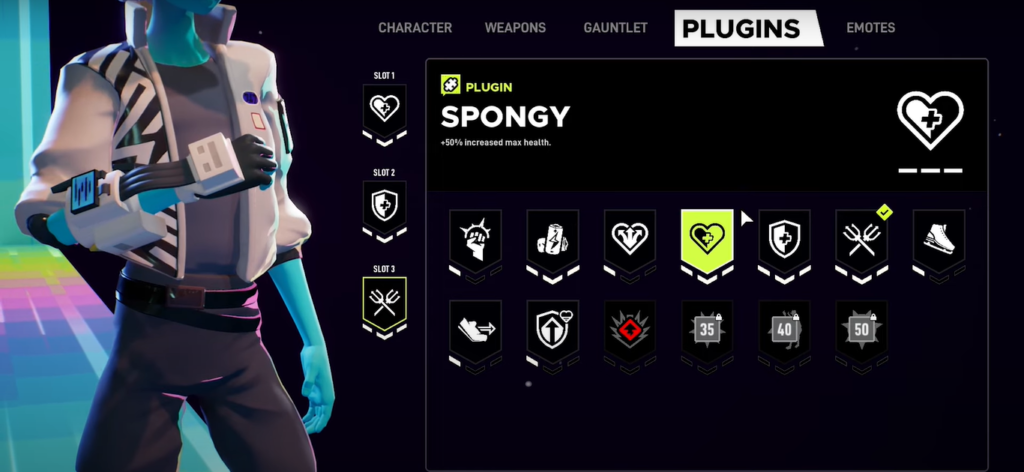Choose plugin Slot 2 with shield icon

coord(385,206)
